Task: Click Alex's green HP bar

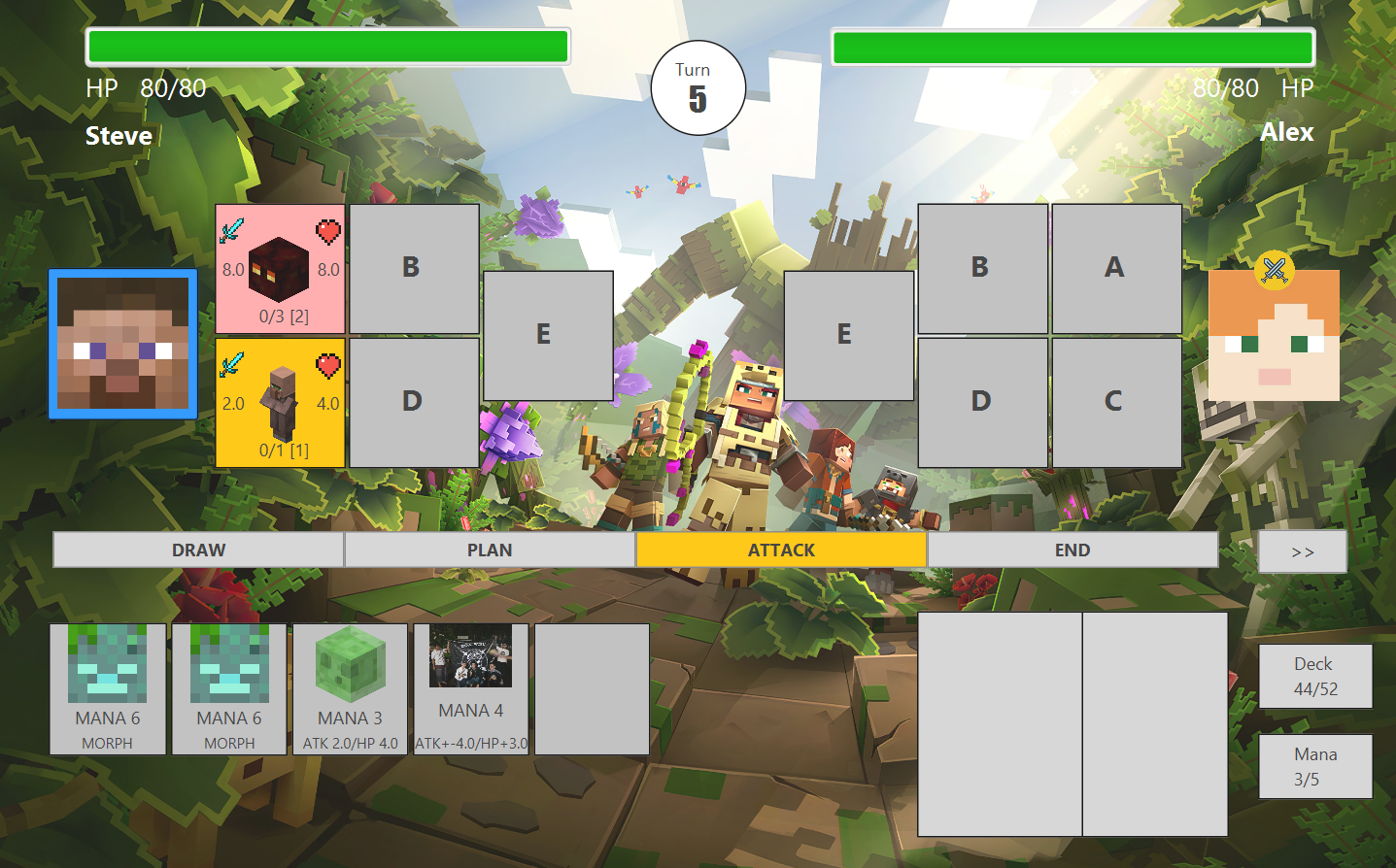Action: click(1073, 46)
